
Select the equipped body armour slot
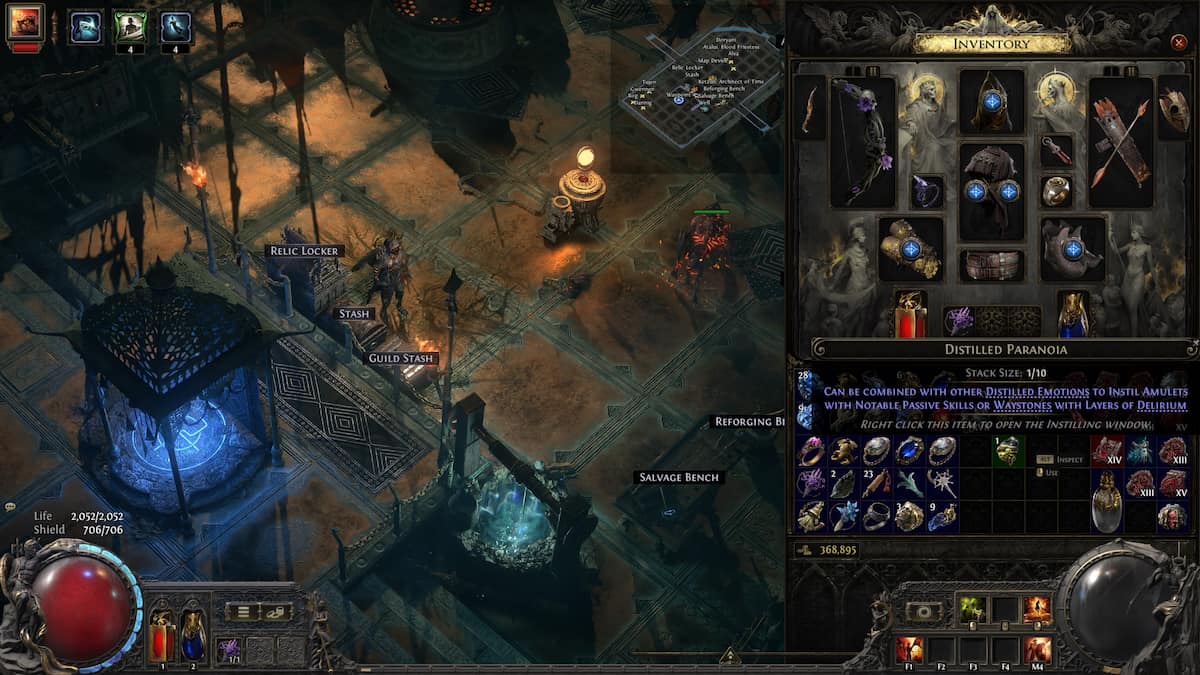coord(992,190)
